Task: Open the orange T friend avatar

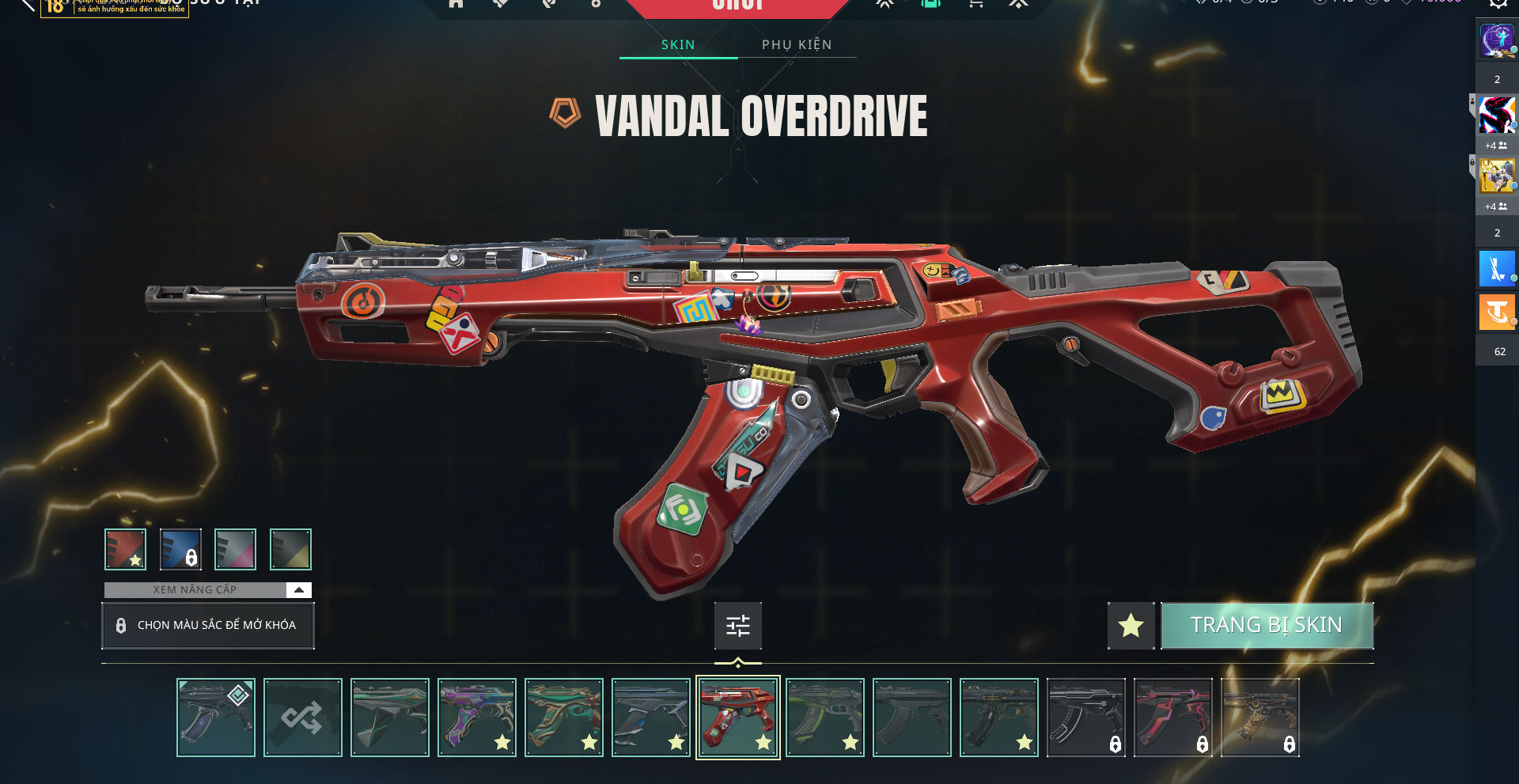Action: tap(1496, 312)
